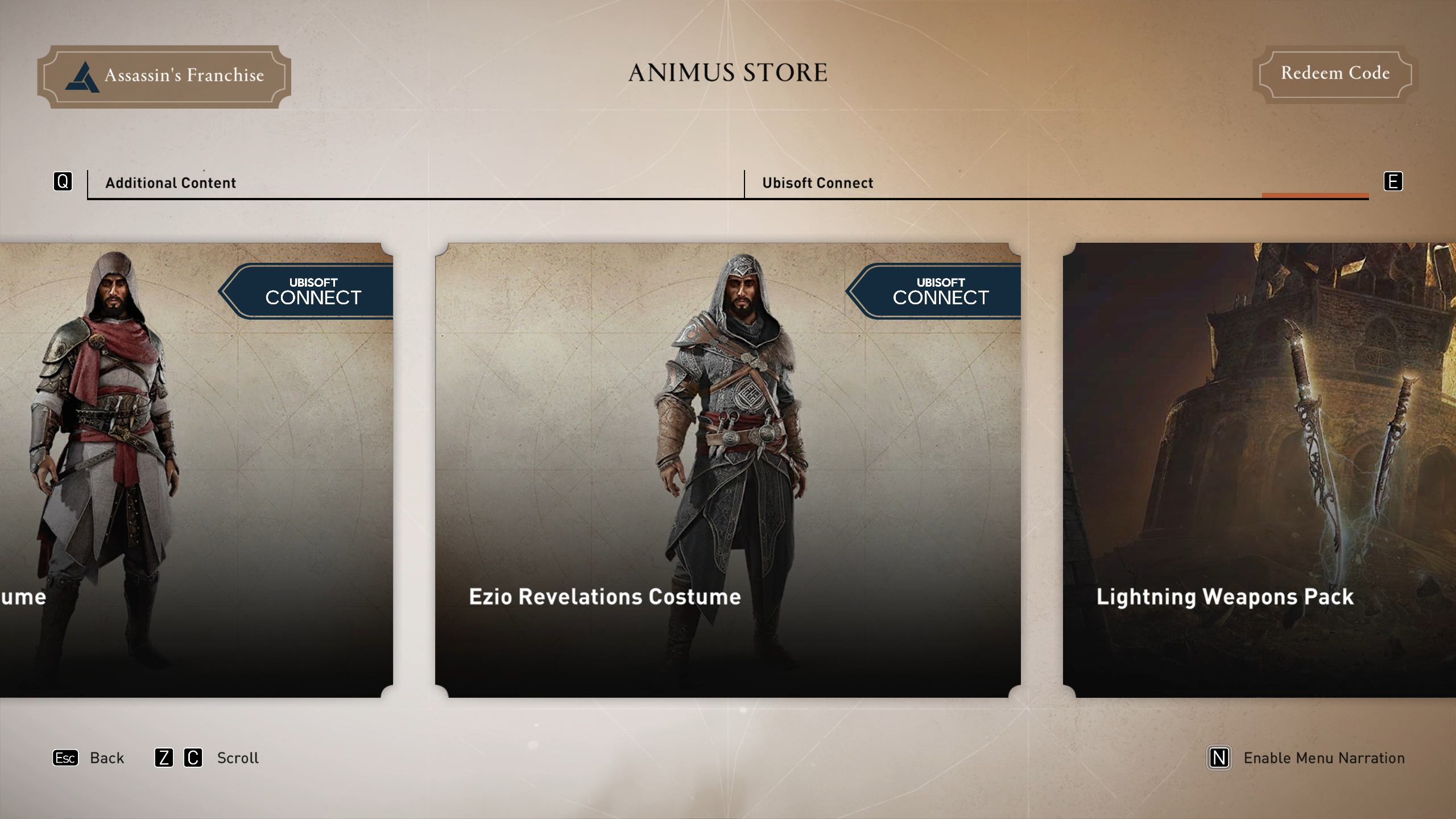Click the Animus Store title

727,72
